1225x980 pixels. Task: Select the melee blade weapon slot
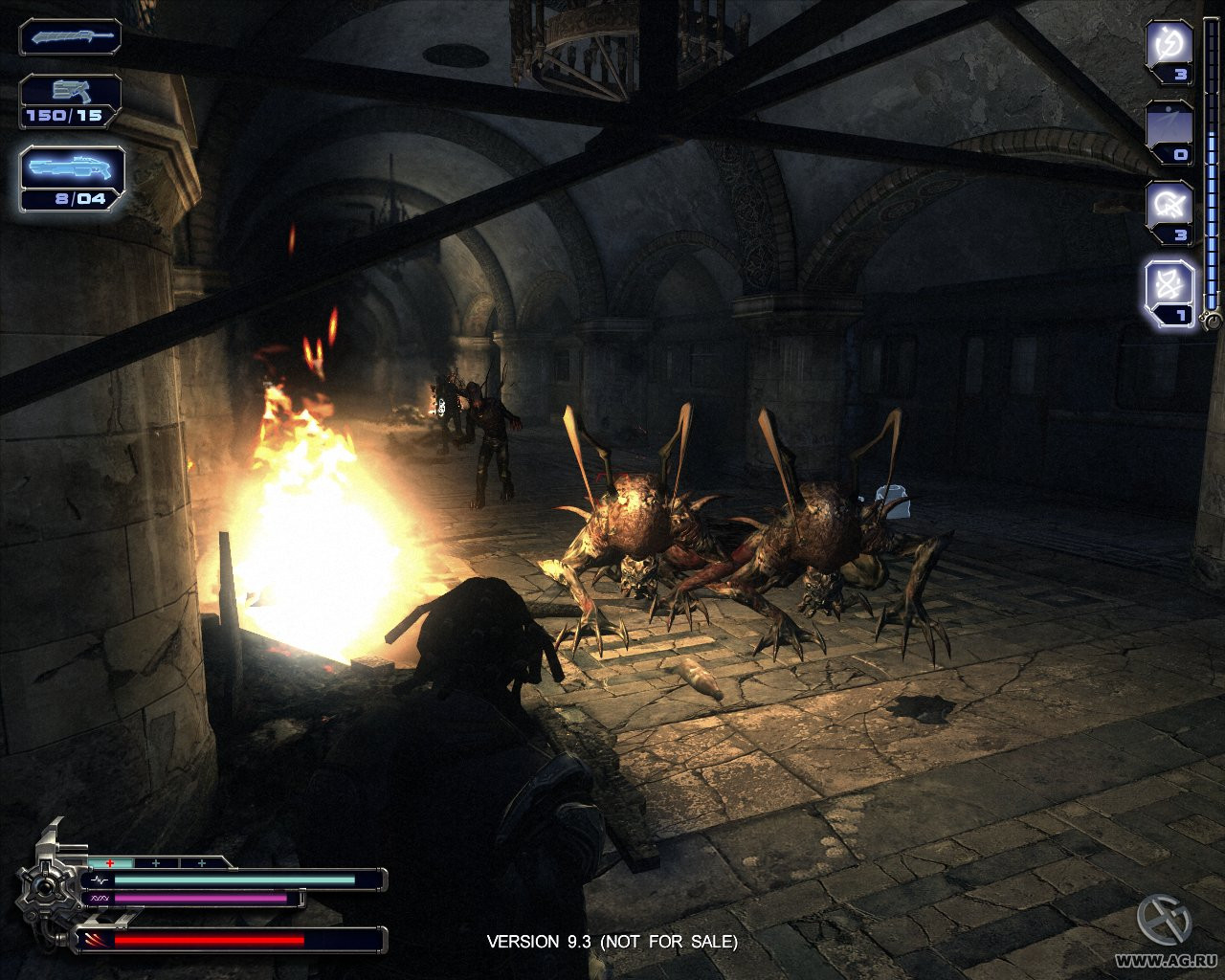click(x=70, y=37)
